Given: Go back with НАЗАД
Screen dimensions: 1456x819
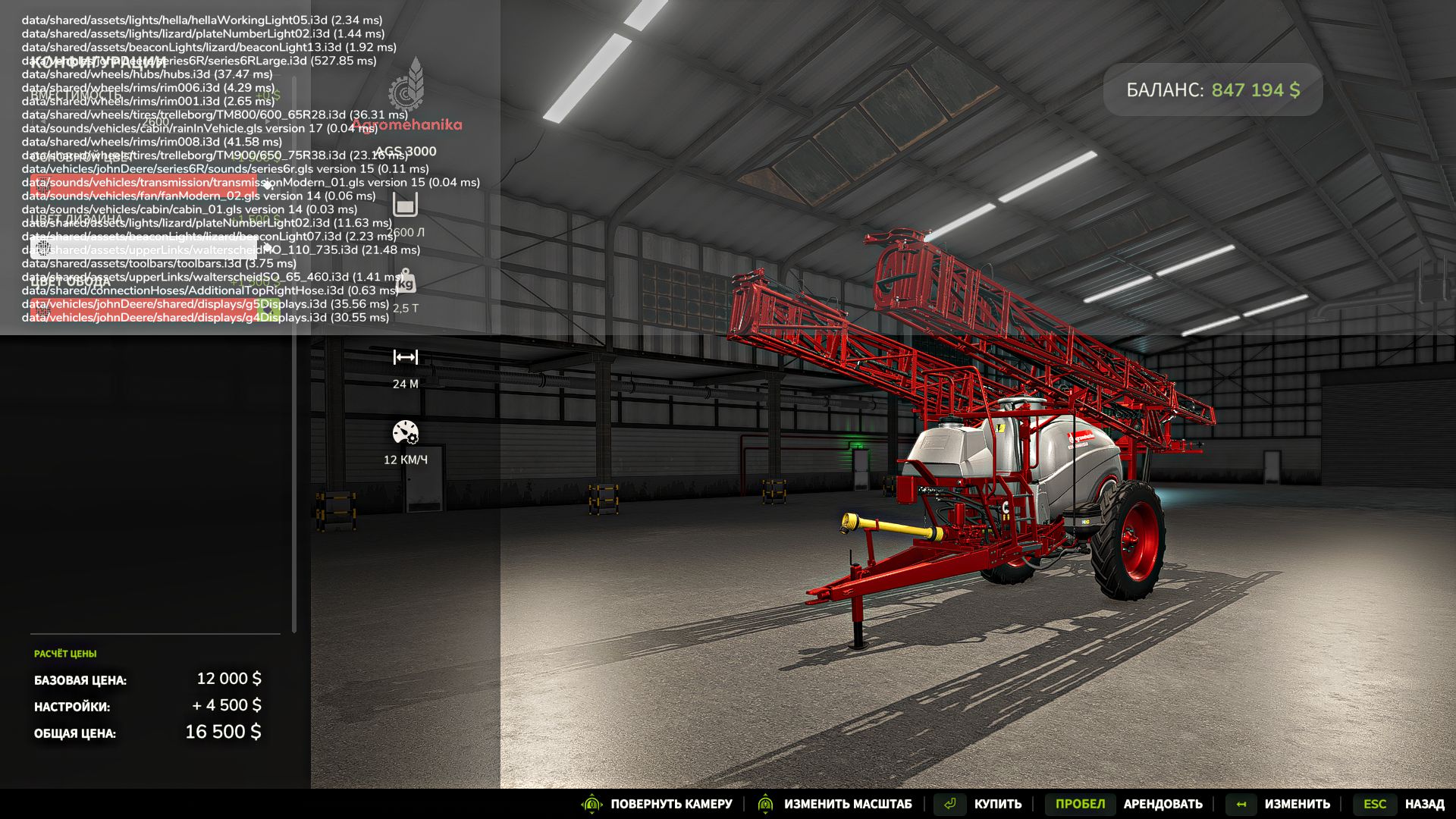Looking at the screenshot, I should [1424, 804].
